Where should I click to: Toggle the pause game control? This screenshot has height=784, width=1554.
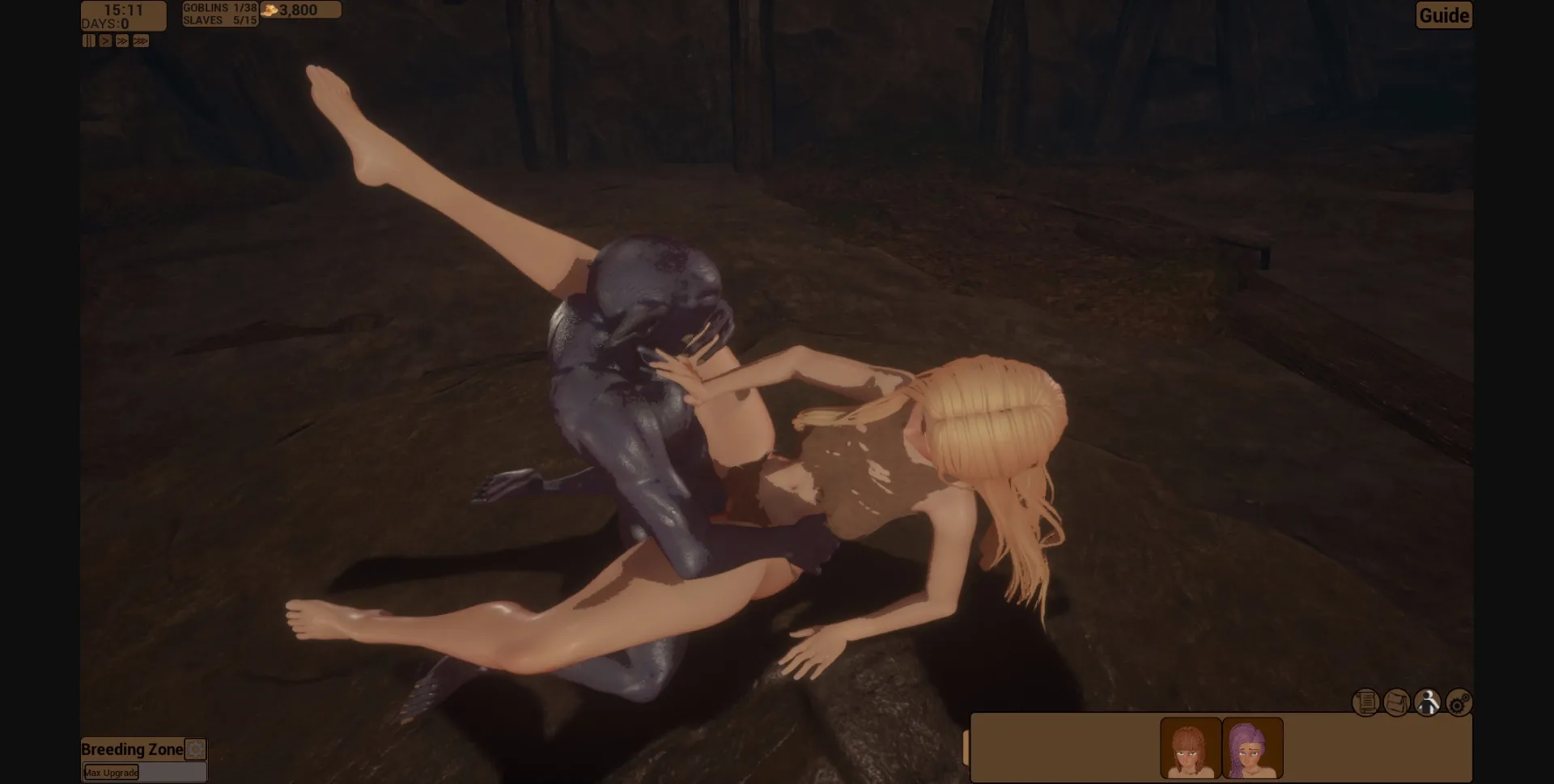89,40
